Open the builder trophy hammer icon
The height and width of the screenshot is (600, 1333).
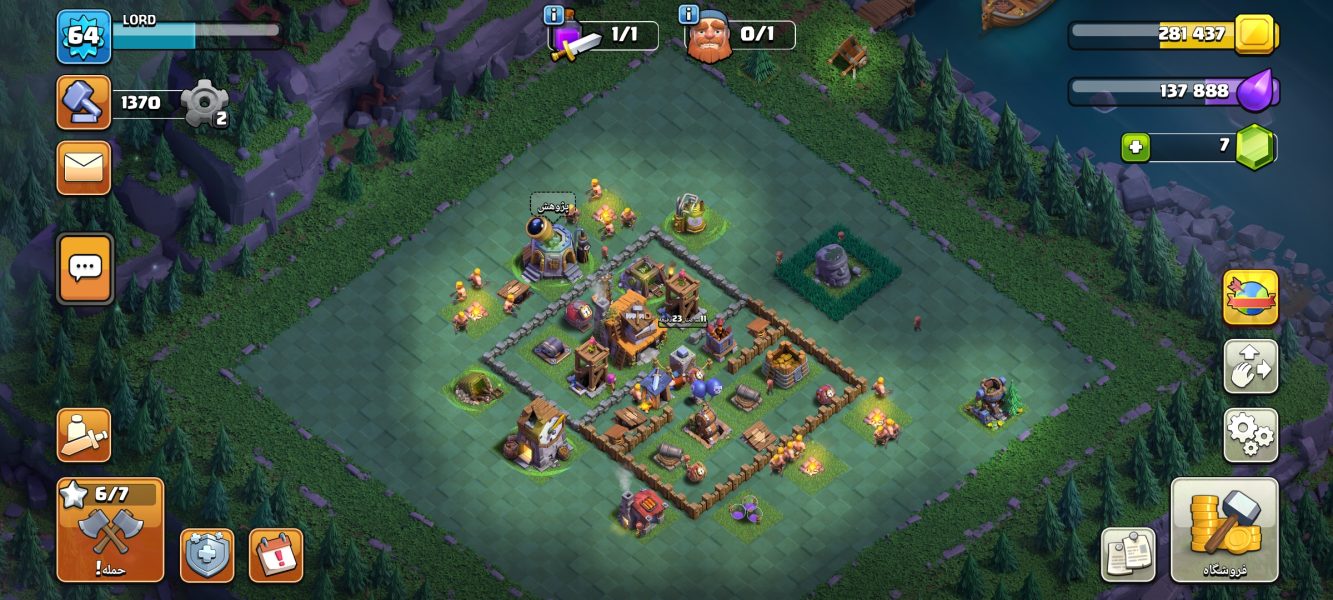tap(83, 102)
